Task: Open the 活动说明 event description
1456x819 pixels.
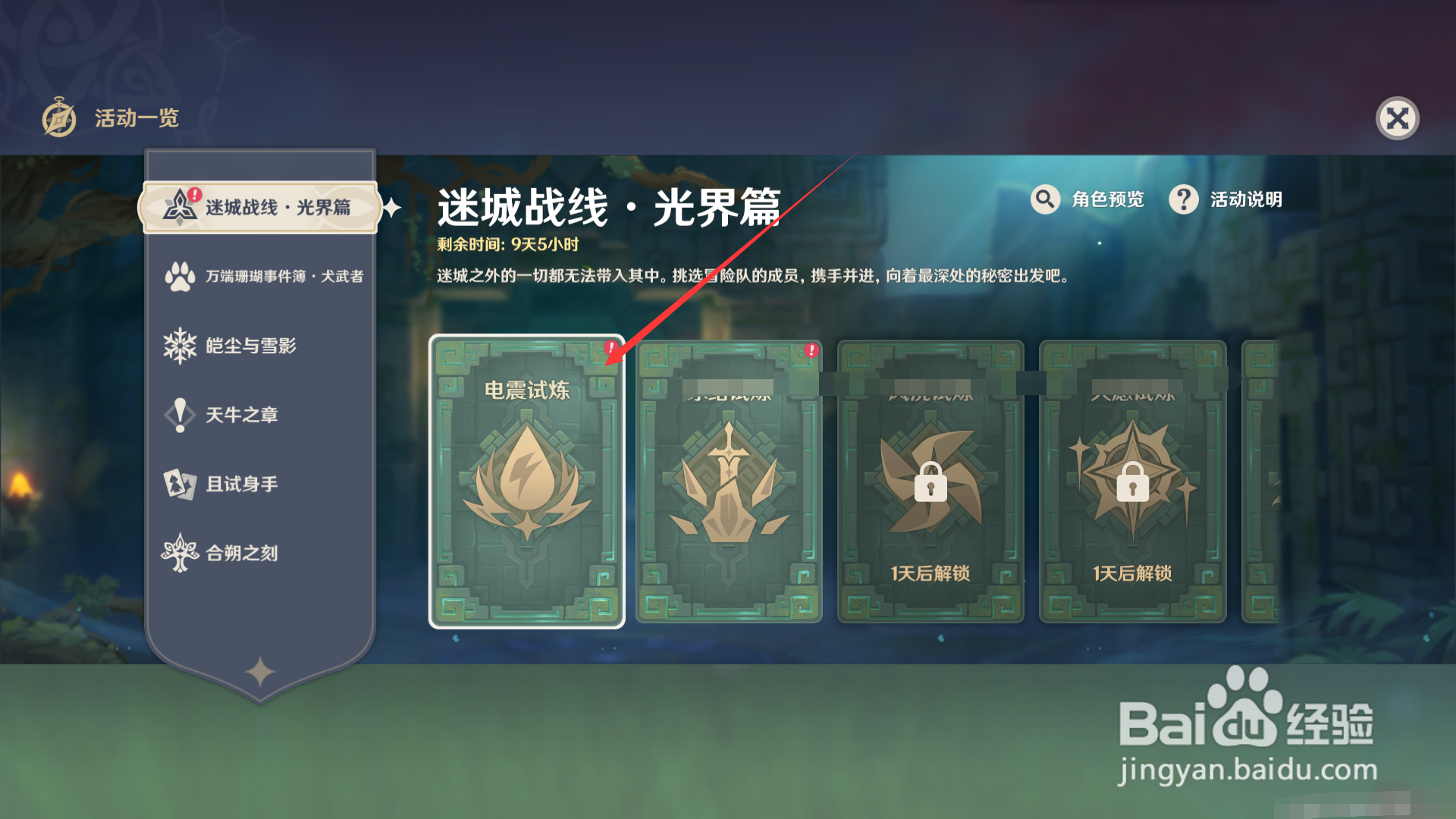Action: [1244, 199]
